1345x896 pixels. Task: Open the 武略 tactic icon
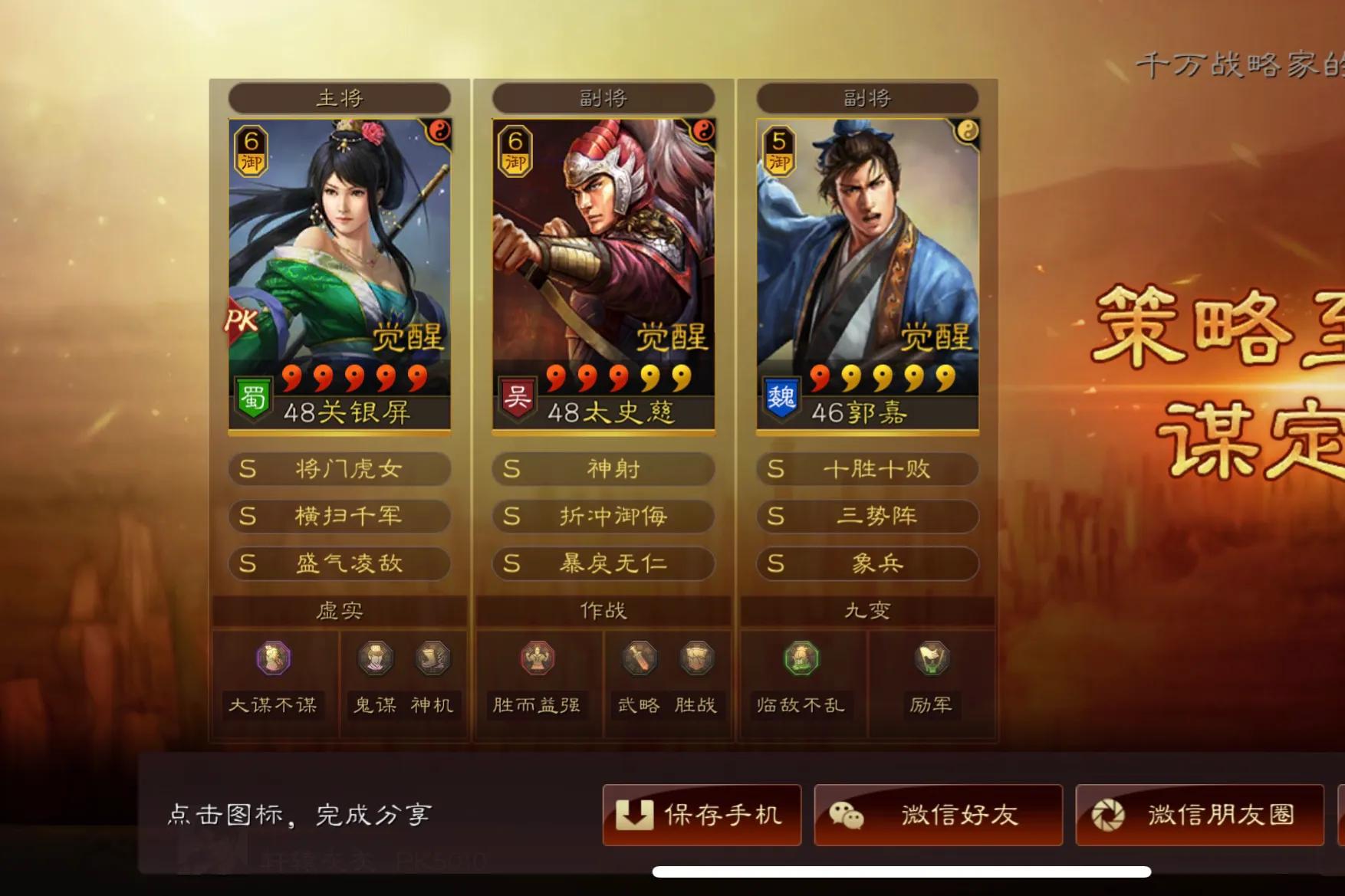point(639,658)
